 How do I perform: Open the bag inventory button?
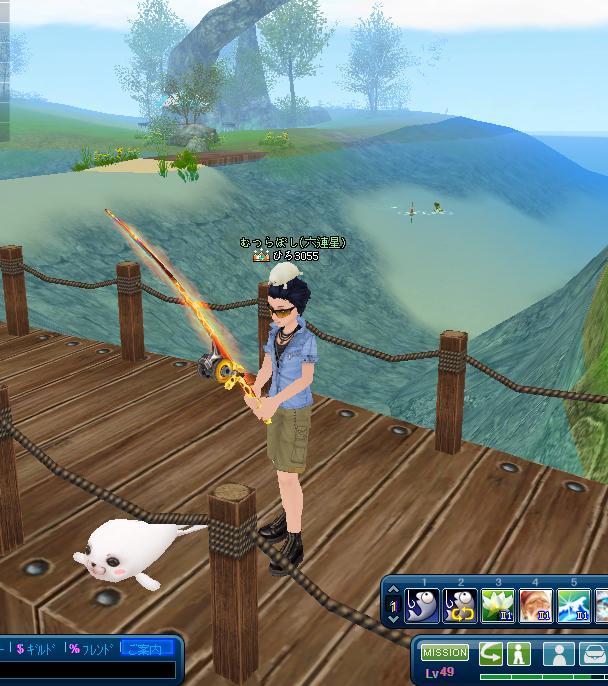click(x=592, y=654)
